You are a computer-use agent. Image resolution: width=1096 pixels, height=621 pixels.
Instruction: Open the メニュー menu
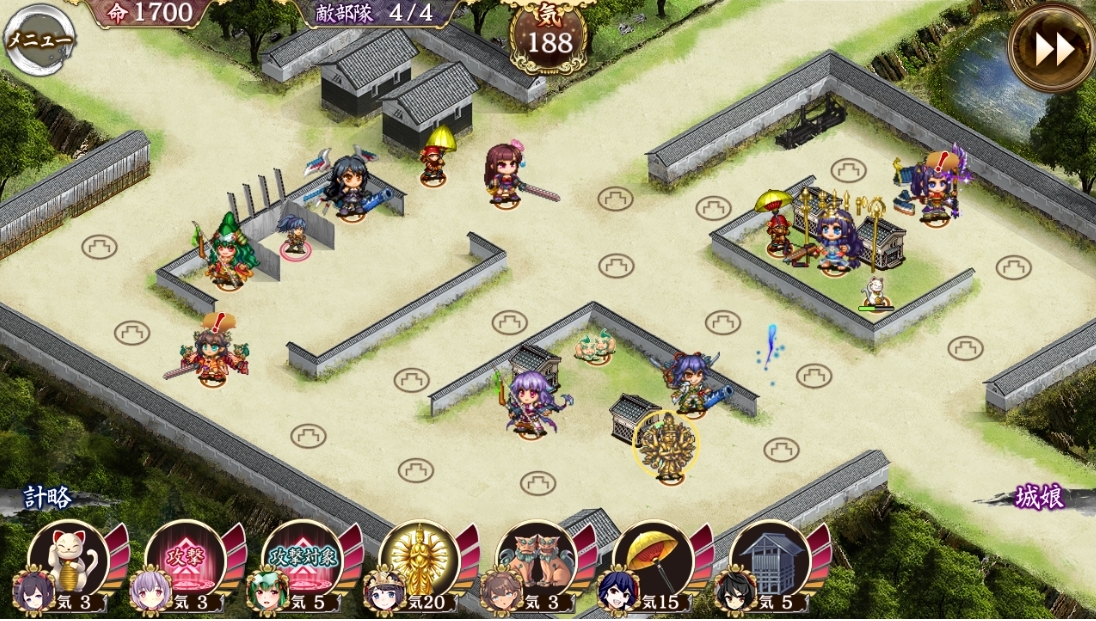click(40, 40)
